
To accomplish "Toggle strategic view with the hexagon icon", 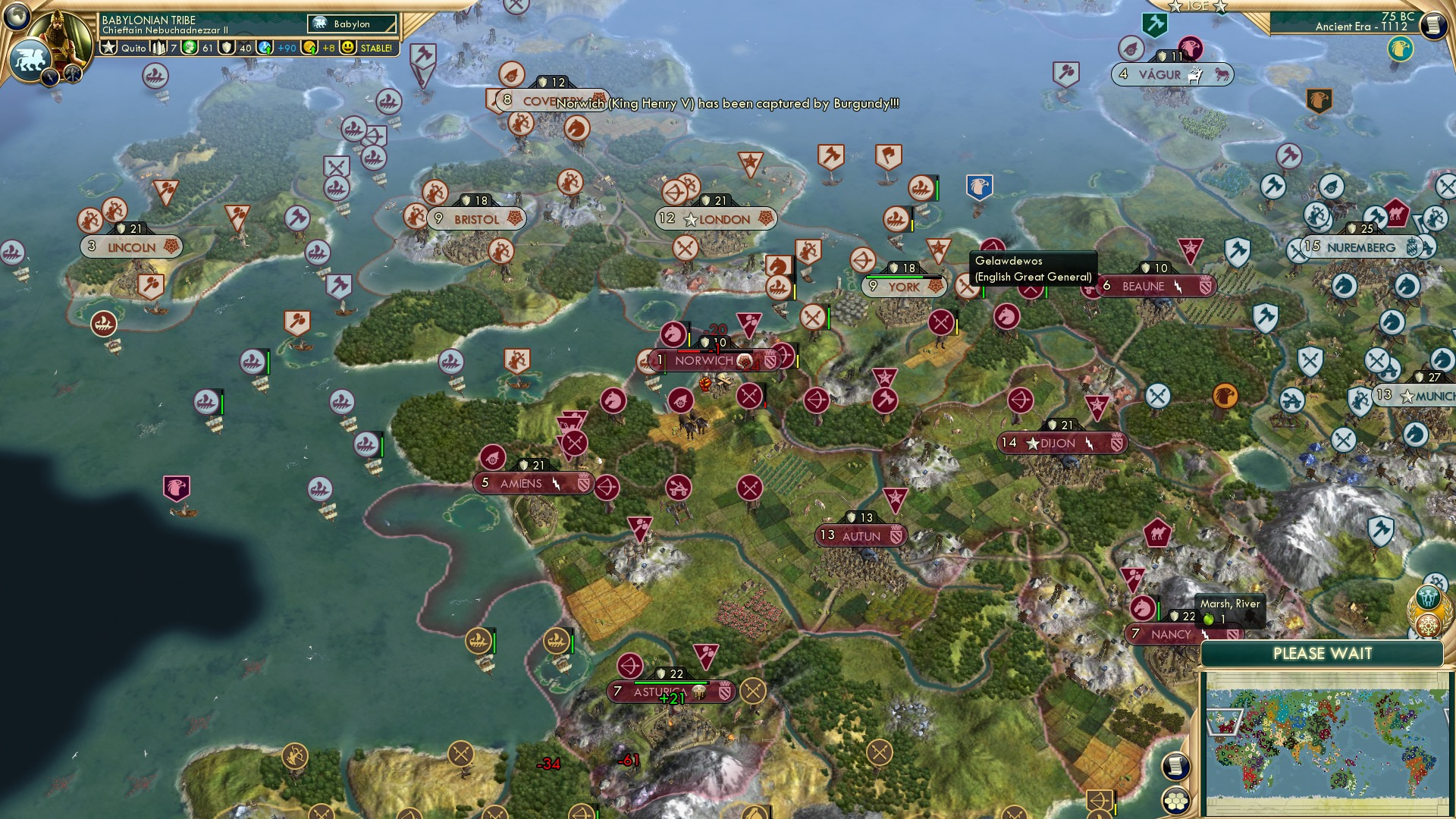I will [x=1175, y=800].
